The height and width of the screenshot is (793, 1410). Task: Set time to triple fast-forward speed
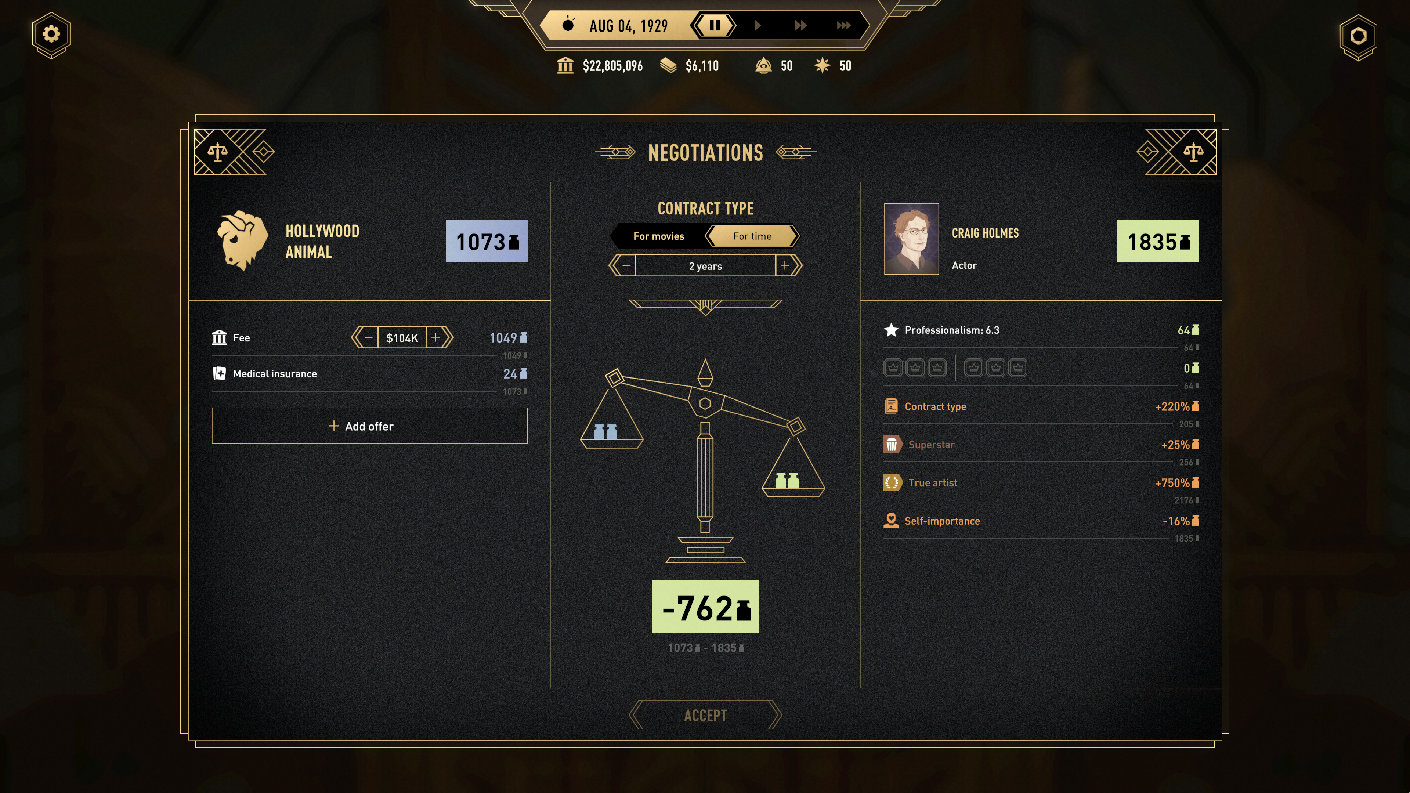coord(844,26)
